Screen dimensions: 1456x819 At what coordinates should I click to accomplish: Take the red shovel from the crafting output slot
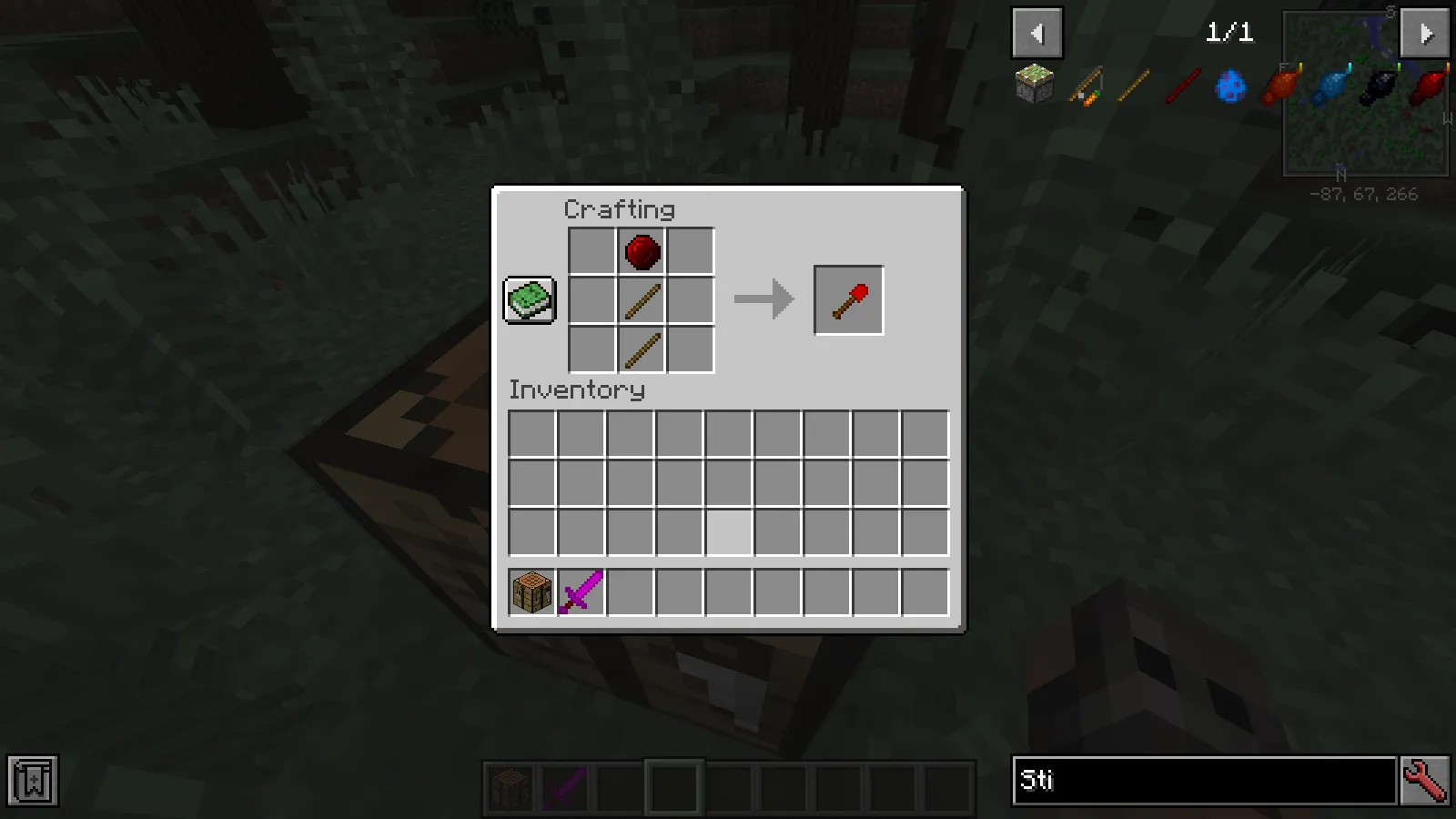point(848,299)
